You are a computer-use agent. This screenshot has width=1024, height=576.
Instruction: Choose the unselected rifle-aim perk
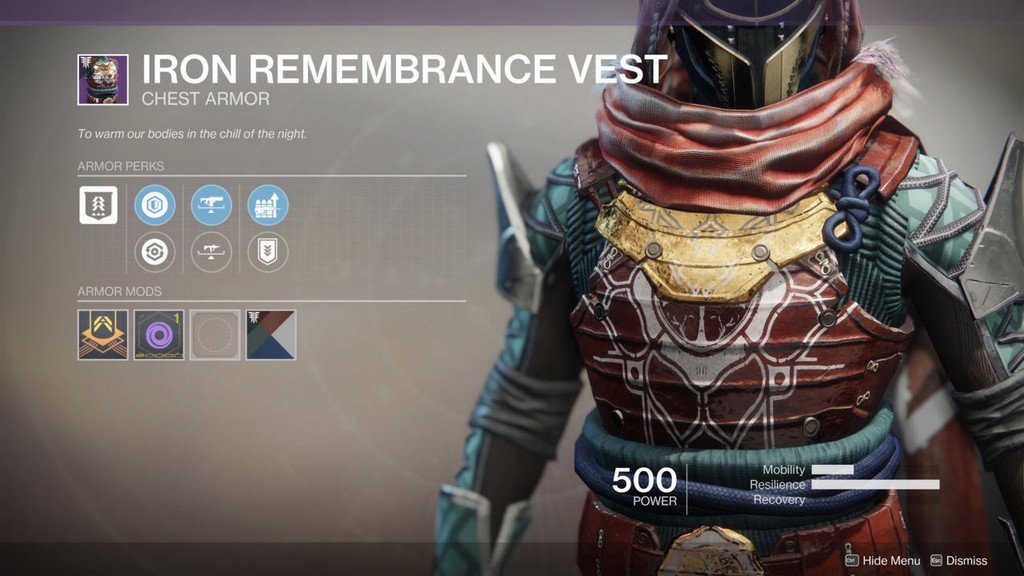[x=211, y=252]
